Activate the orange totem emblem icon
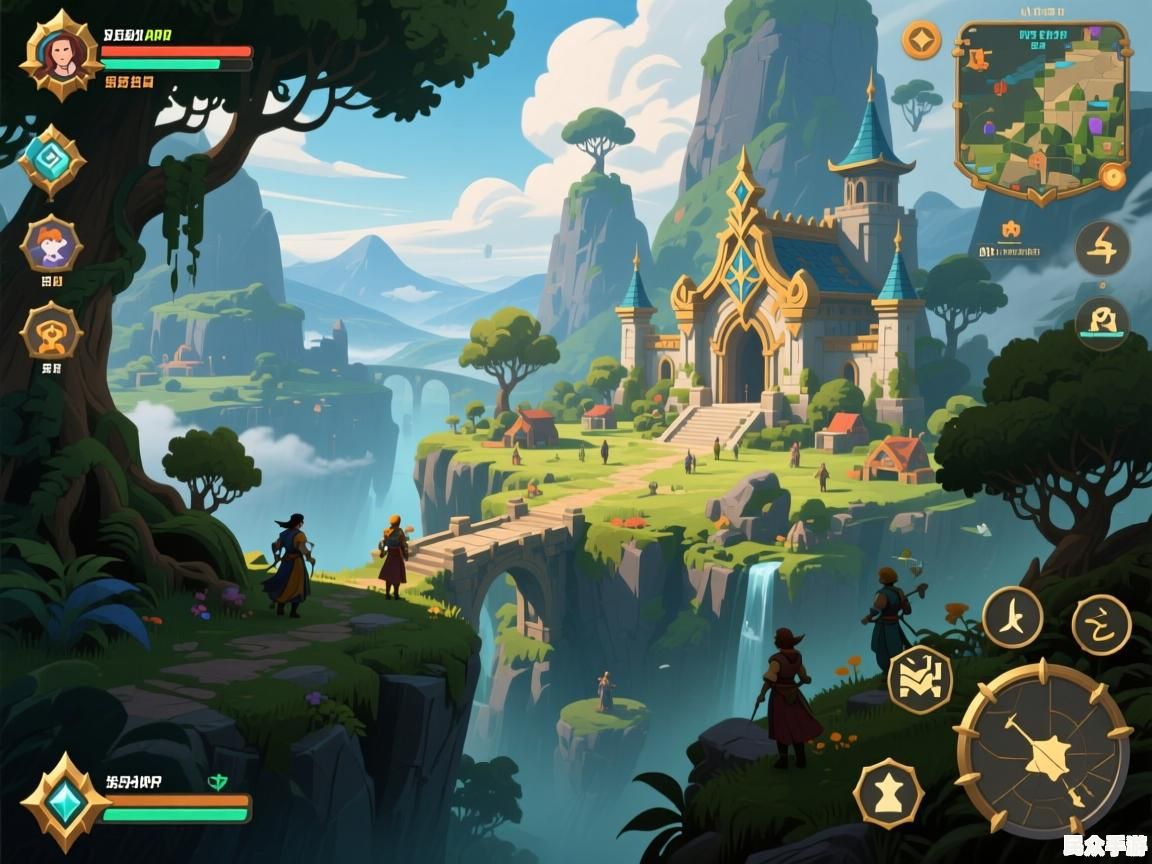1152x864 pixels. 51,331
